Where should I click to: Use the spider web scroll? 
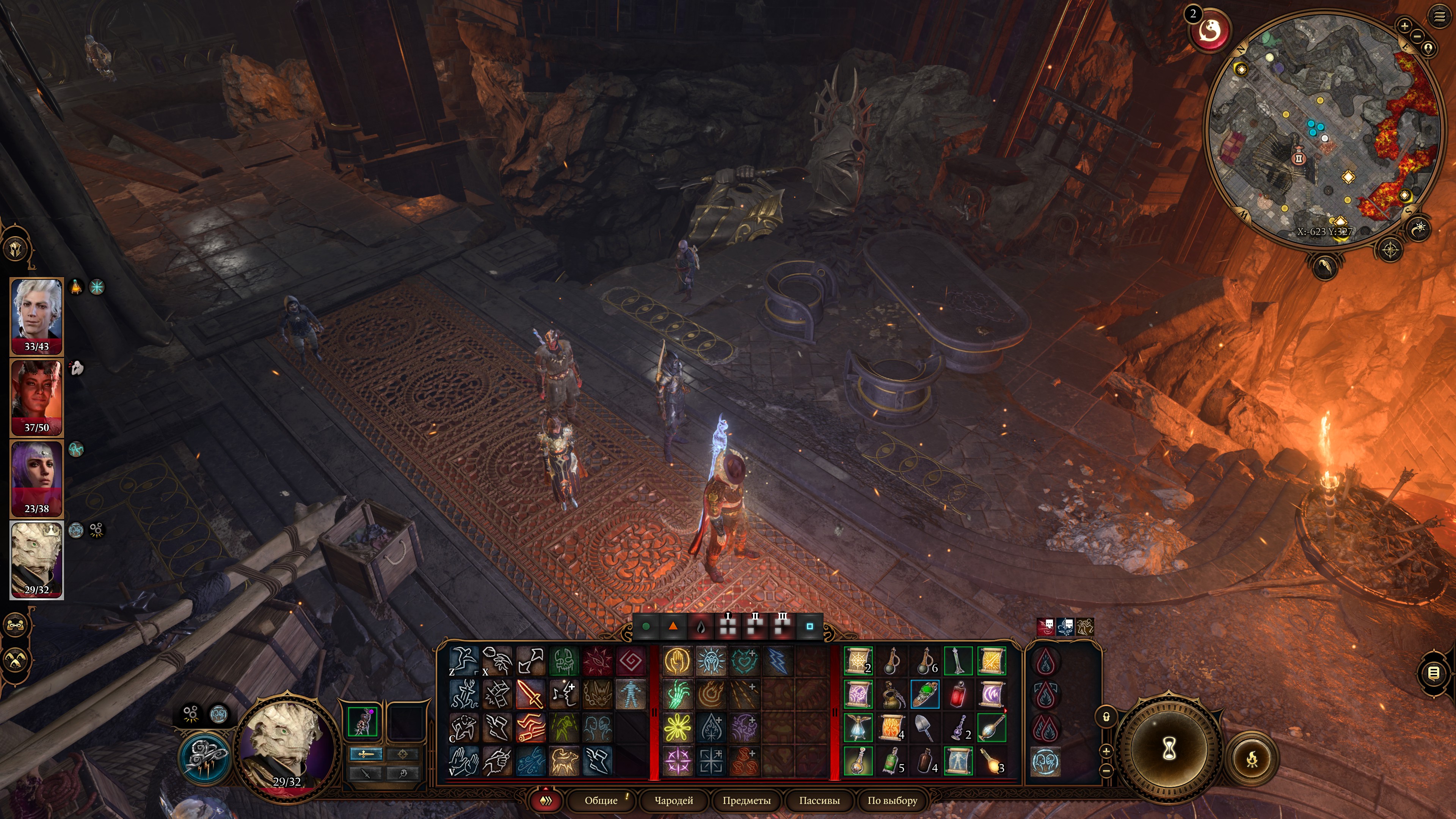point(858,661)
